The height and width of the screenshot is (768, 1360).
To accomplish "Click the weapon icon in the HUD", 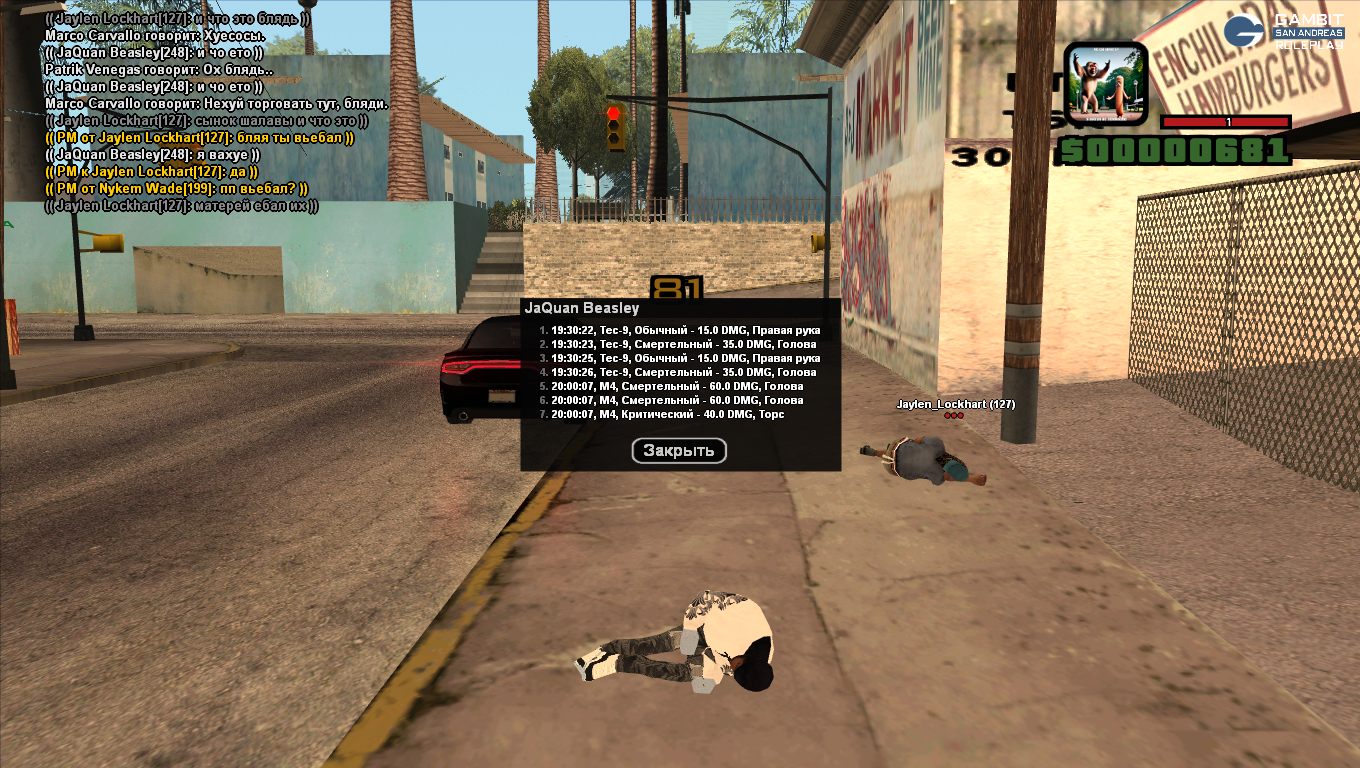I will [1105, 83].
